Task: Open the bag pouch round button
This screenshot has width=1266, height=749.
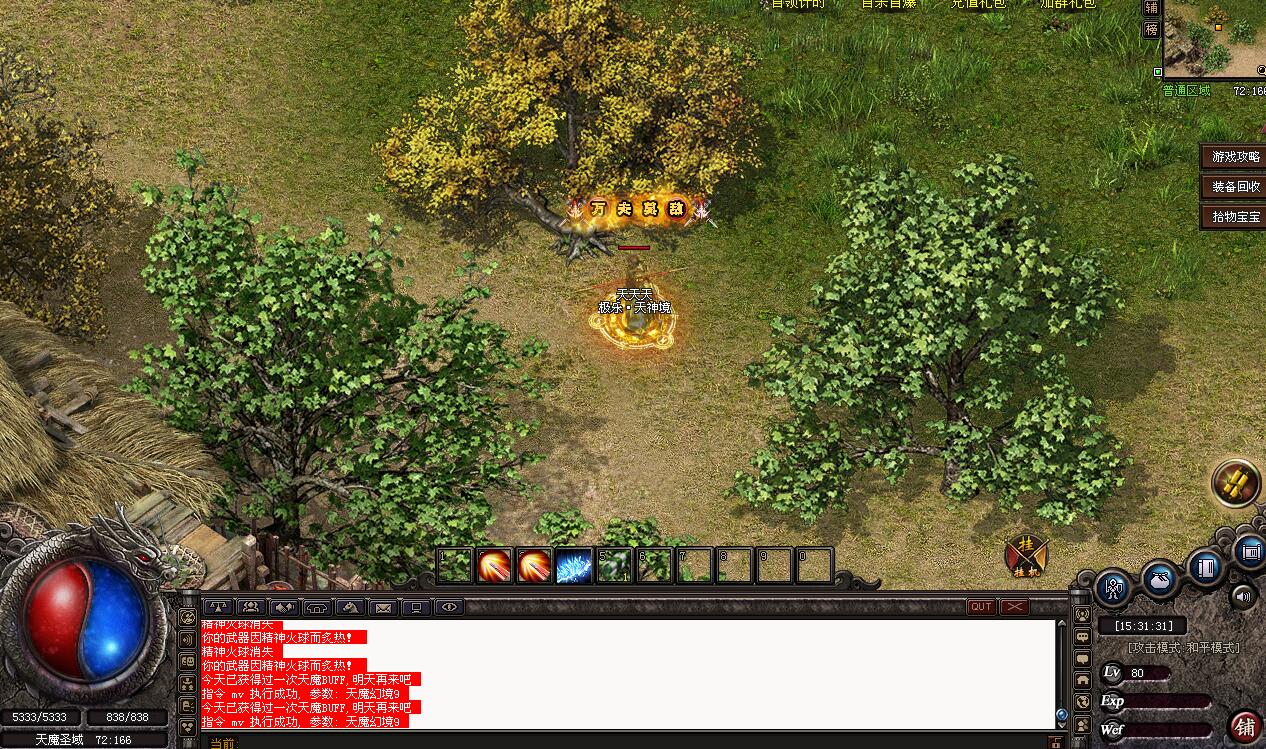Action: [x=1160, y=579]
